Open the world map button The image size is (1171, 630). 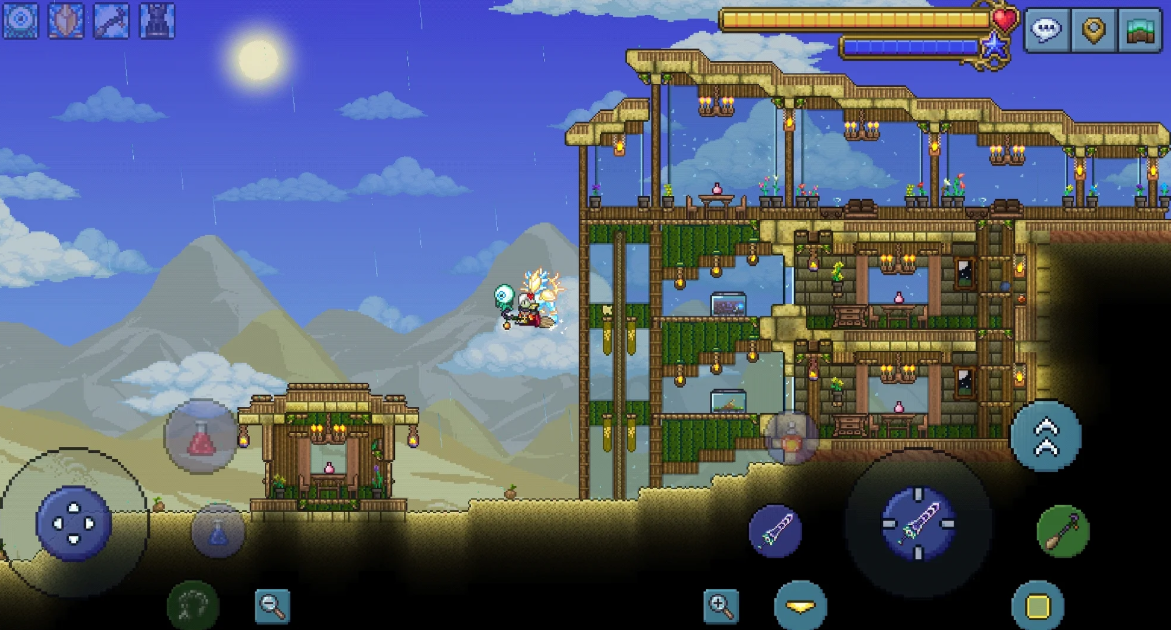click(1140, 30)
